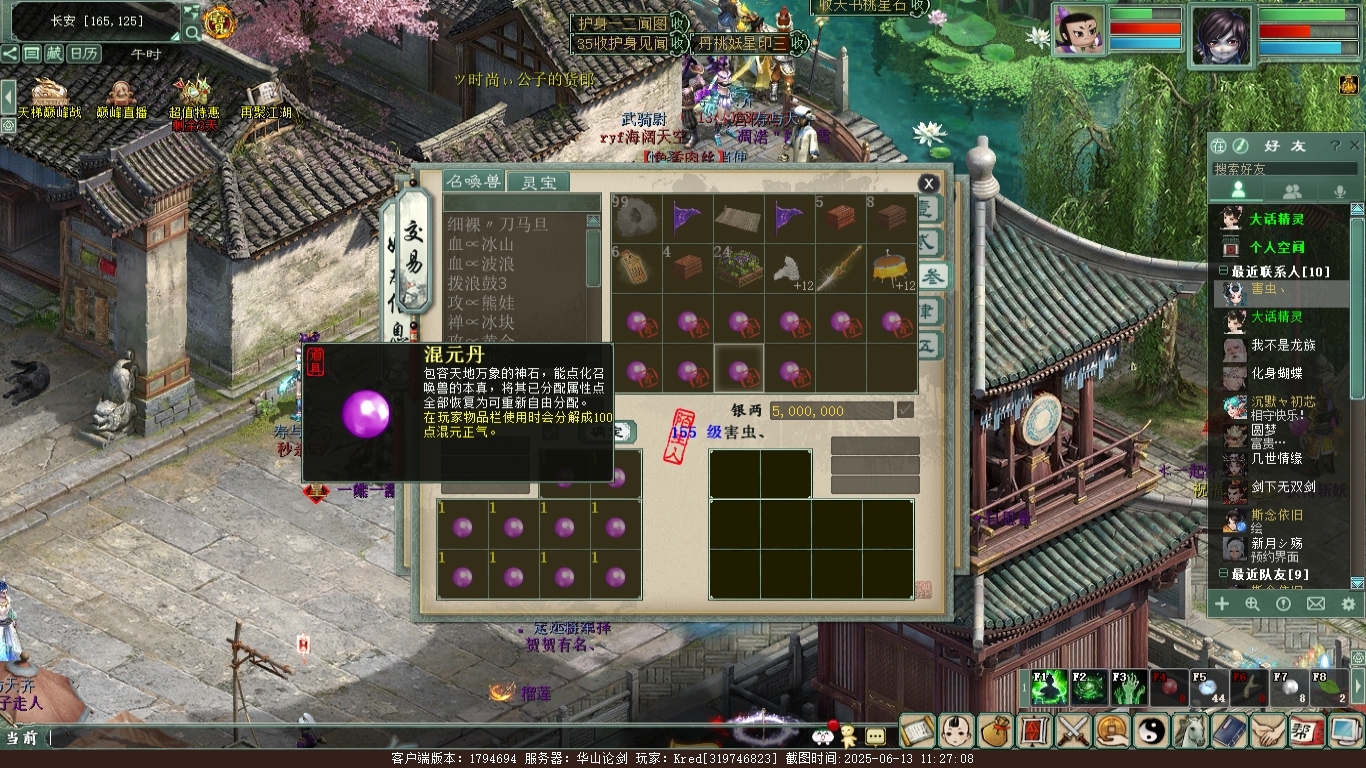Screen dimensions: 1366x768
Task: Switch to the 灵宝 tab
Action: [537, 182]
